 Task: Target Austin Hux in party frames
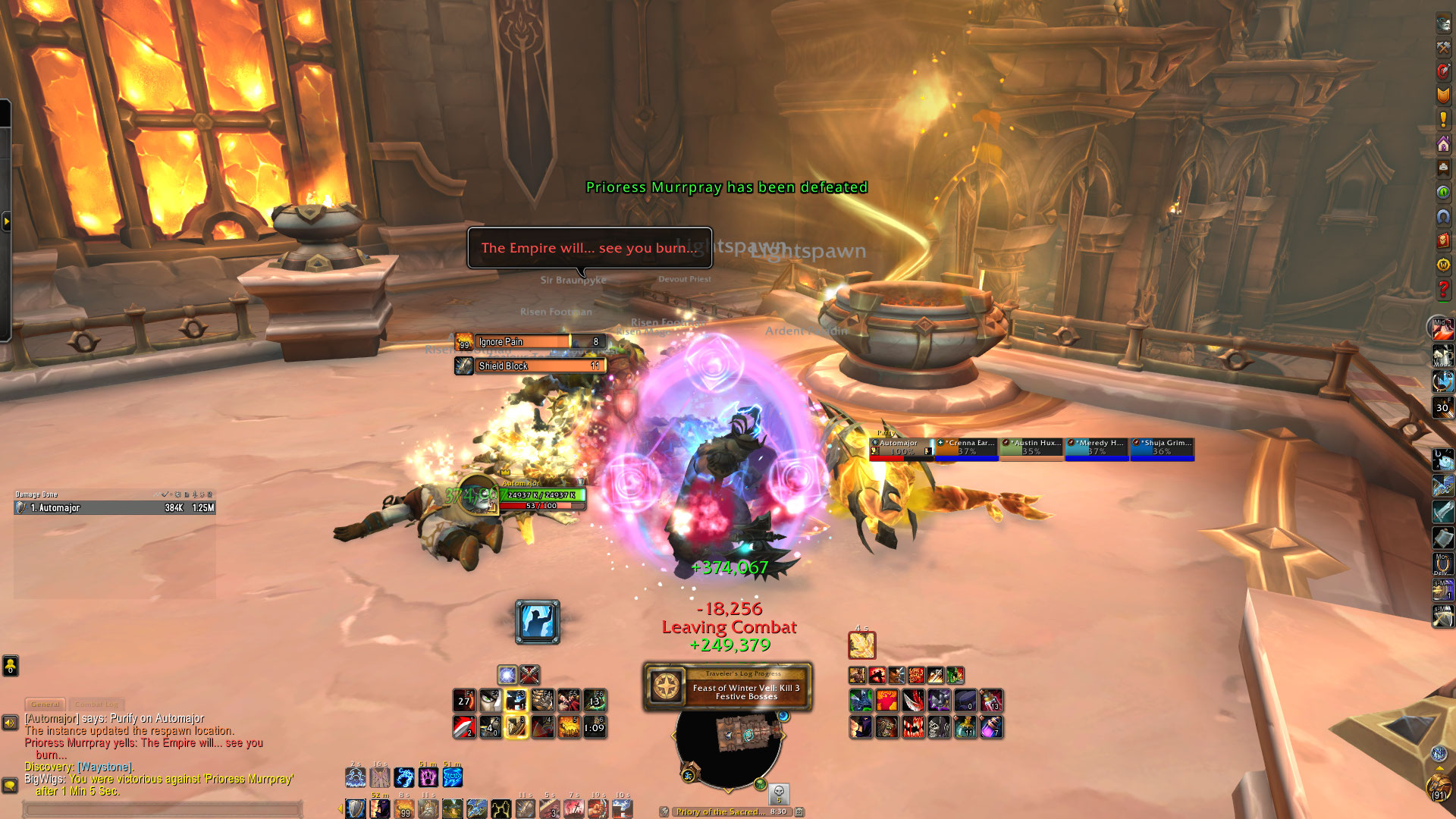tap(1032, 448)
